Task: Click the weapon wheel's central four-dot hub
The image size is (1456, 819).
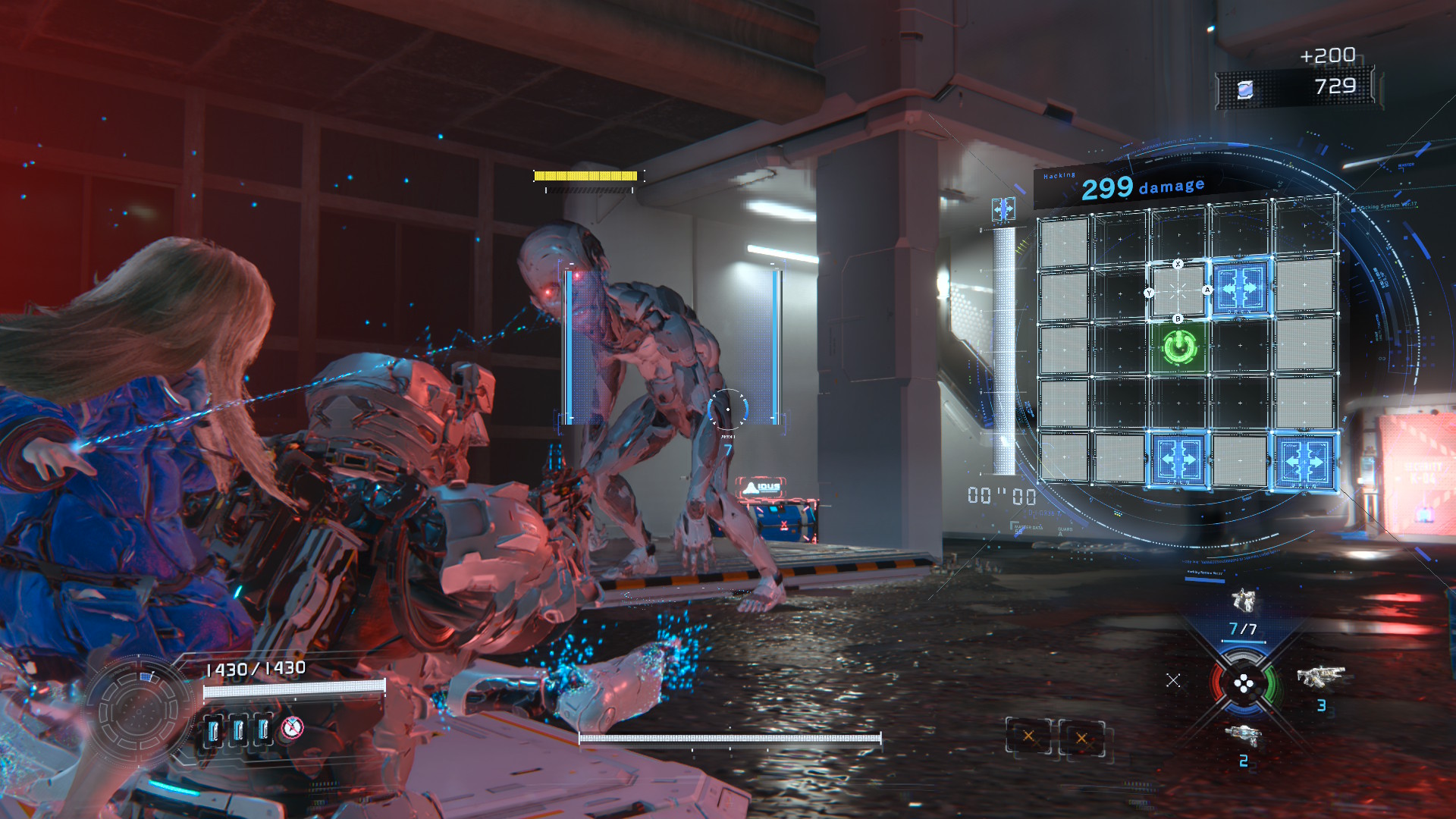Action: tap(1244, 685)
